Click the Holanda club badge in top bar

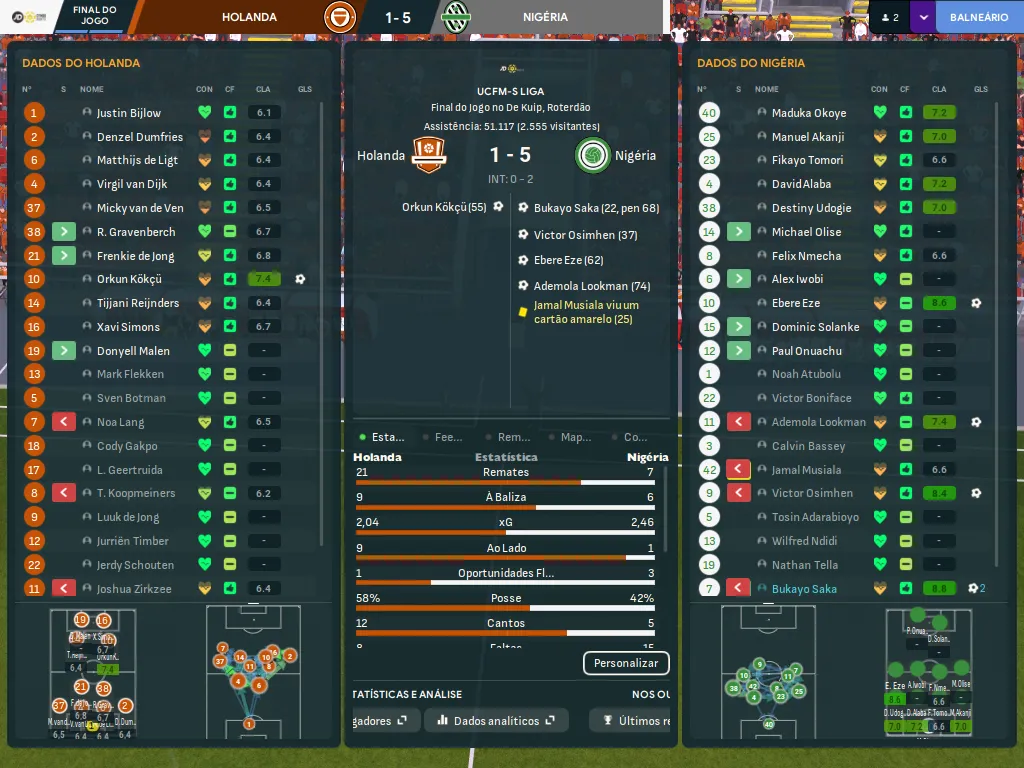340,17
